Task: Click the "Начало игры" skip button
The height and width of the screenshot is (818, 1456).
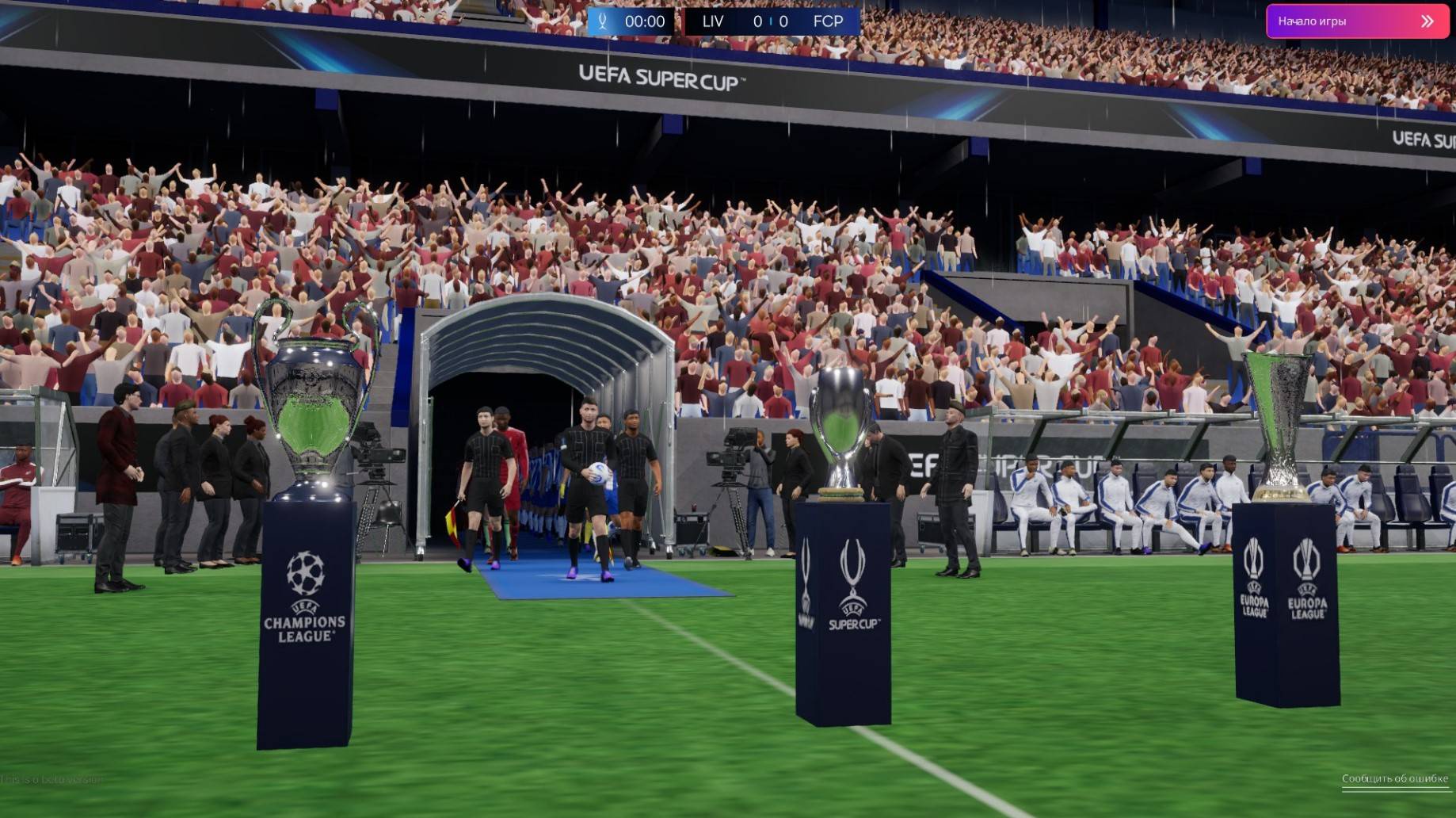Action: pyautogui.click(x=1356, y=21)
